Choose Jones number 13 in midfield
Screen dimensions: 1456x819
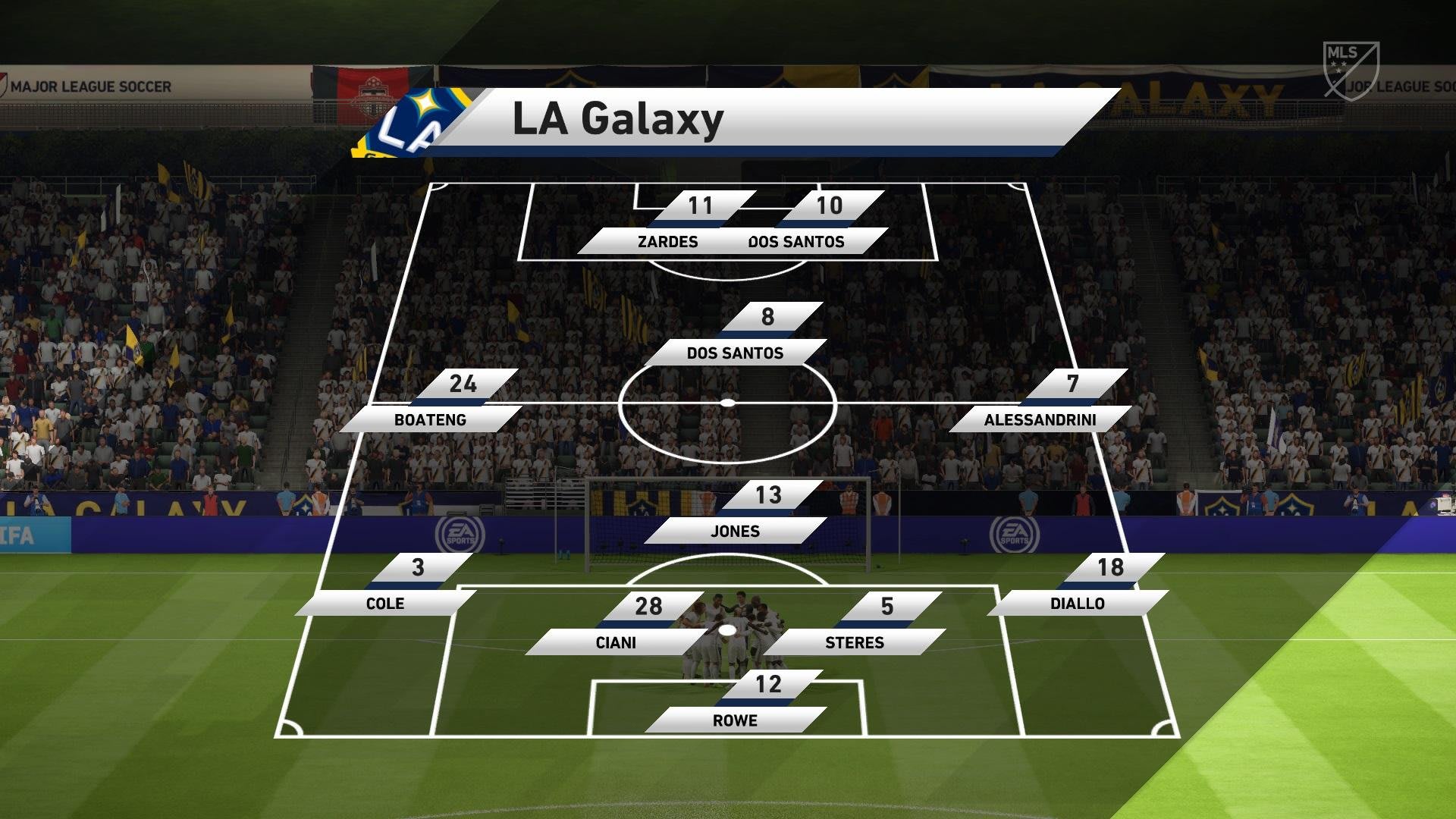point(735,531)
